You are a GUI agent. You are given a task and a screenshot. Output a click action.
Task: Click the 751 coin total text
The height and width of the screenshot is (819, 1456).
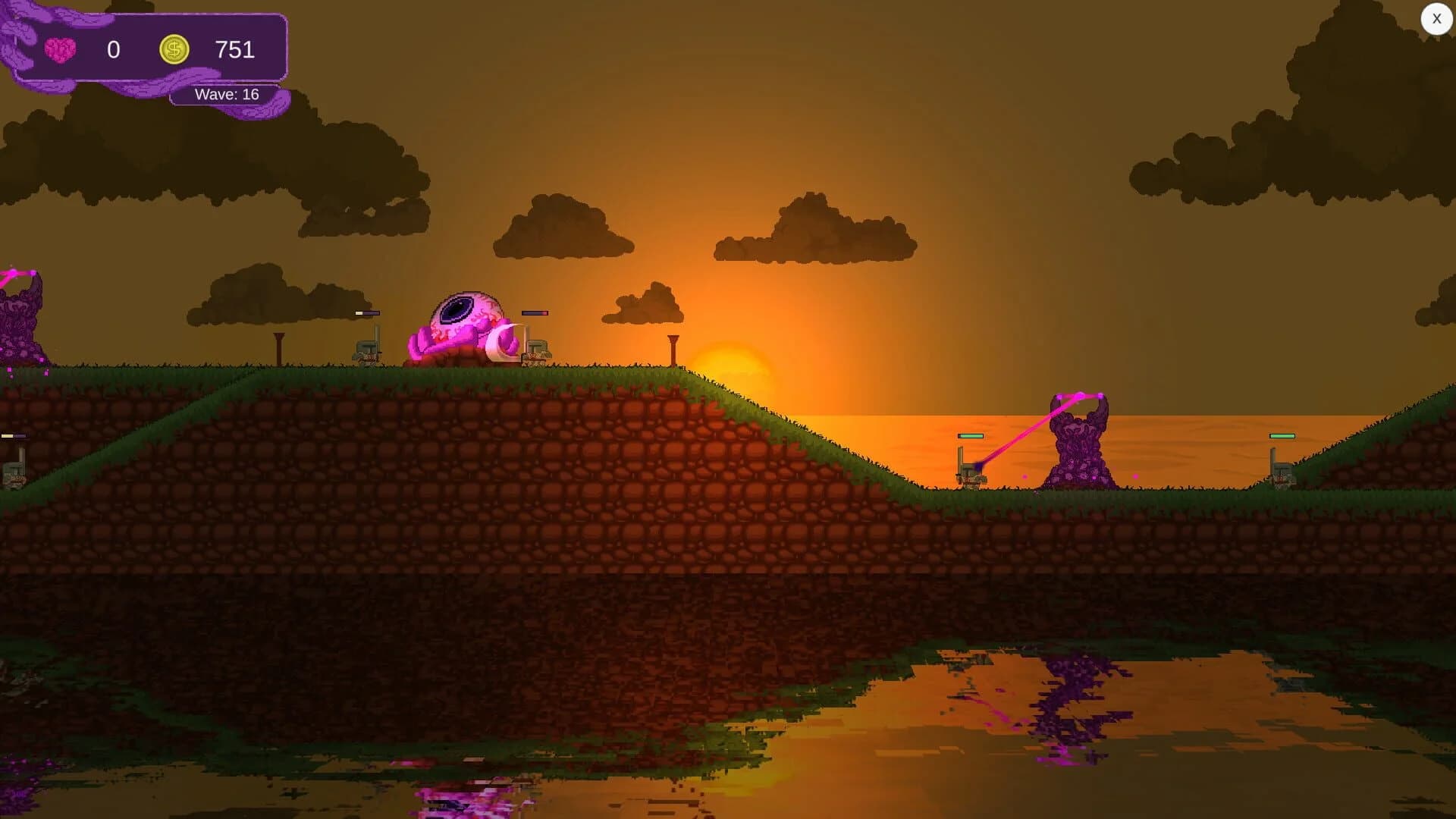point(235,50)
